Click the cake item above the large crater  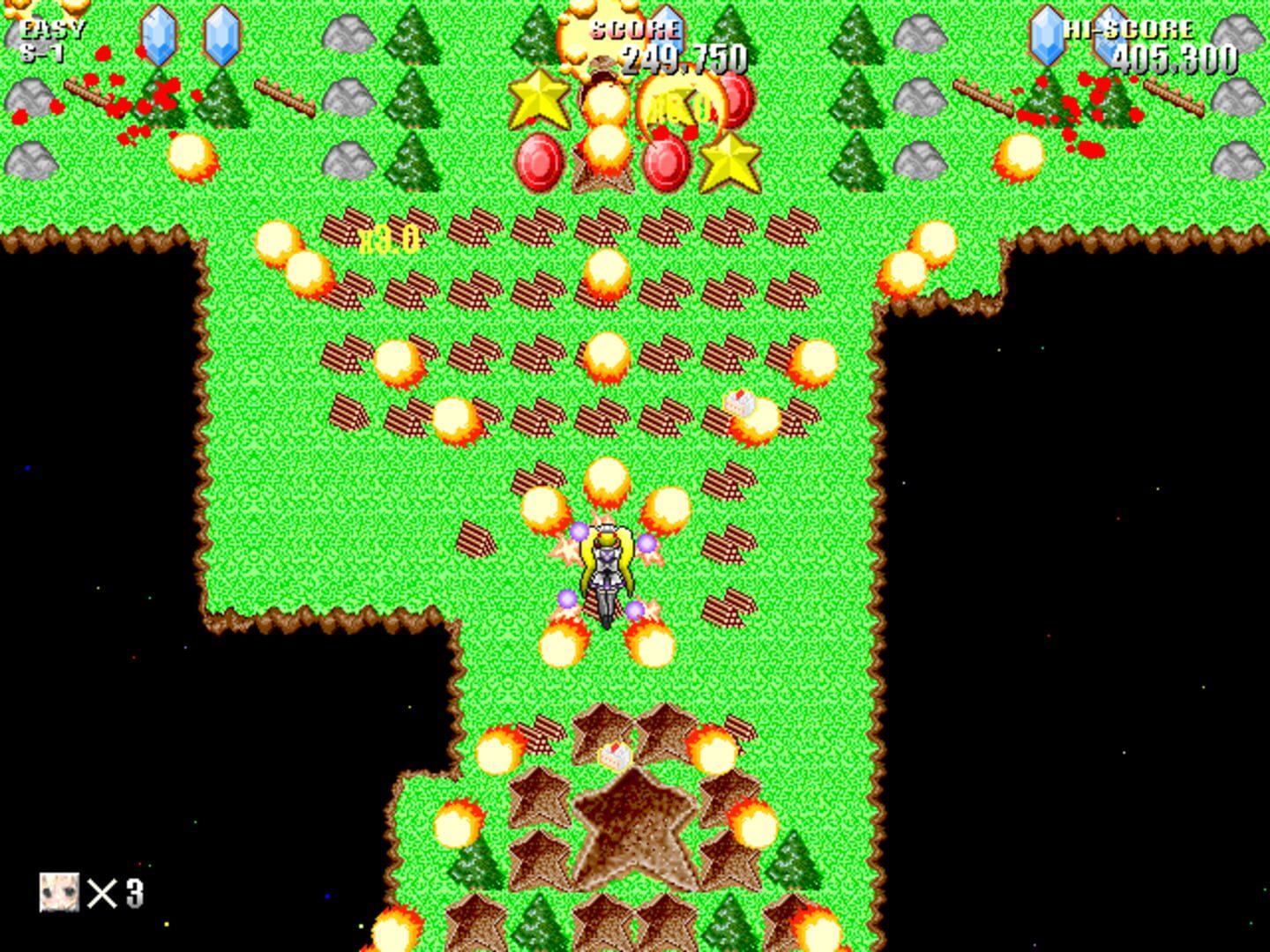pos(617,755)
